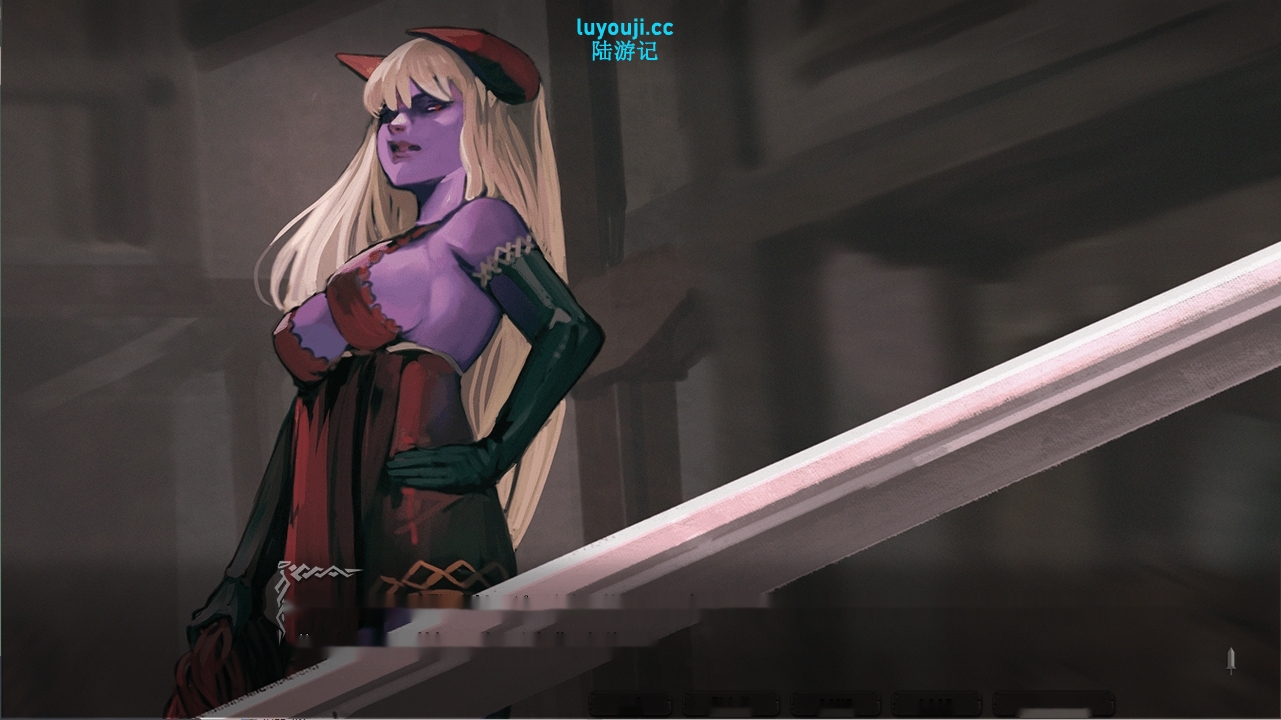Click the sword icon at the right edge
The image size is (1281, 720).
(1230, 661)
